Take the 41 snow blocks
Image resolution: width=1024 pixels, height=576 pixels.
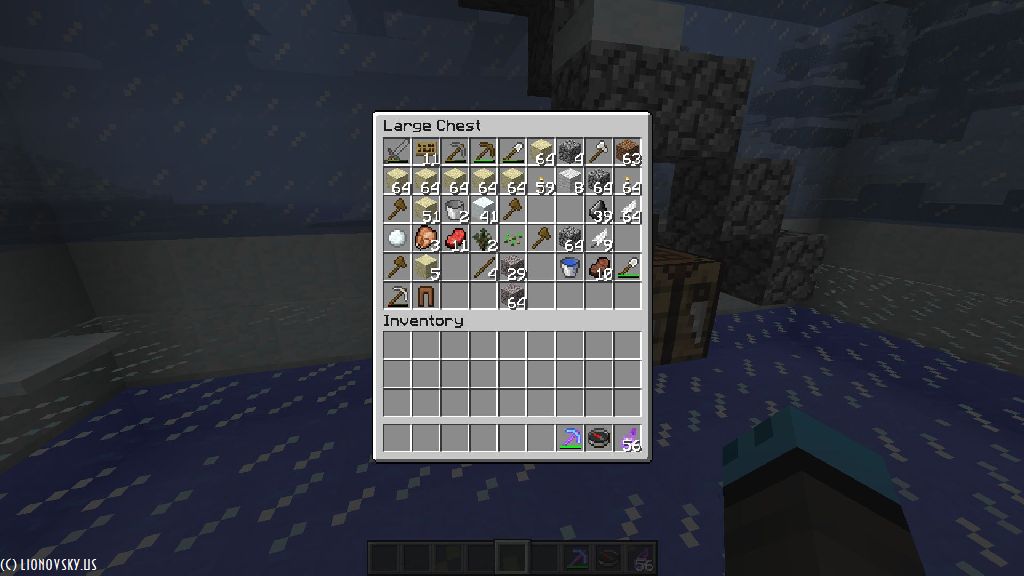[x=484, y=210]
